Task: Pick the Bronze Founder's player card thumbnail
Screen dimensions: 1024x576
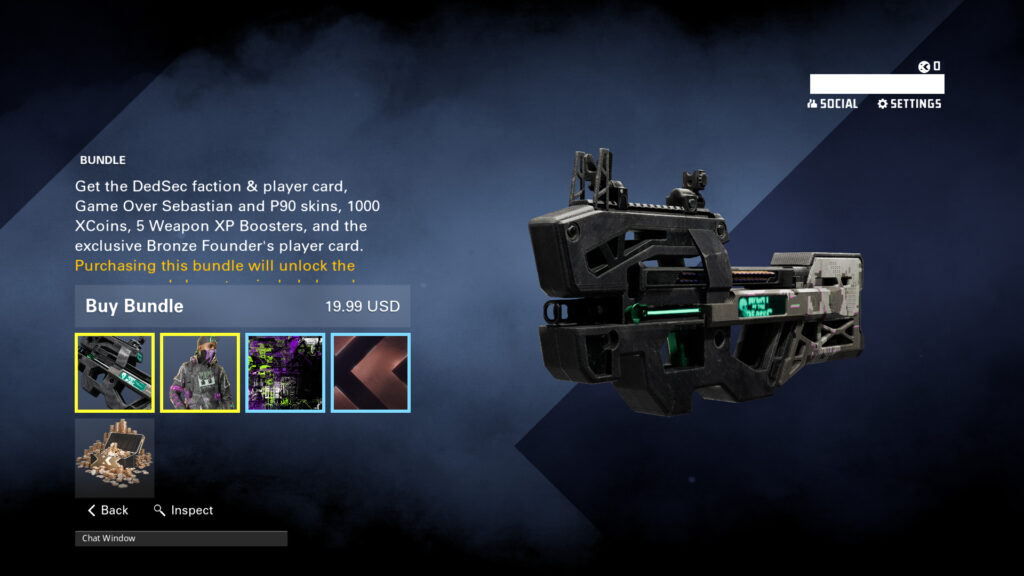Action: pyautogui.click(x=370, y=373)
